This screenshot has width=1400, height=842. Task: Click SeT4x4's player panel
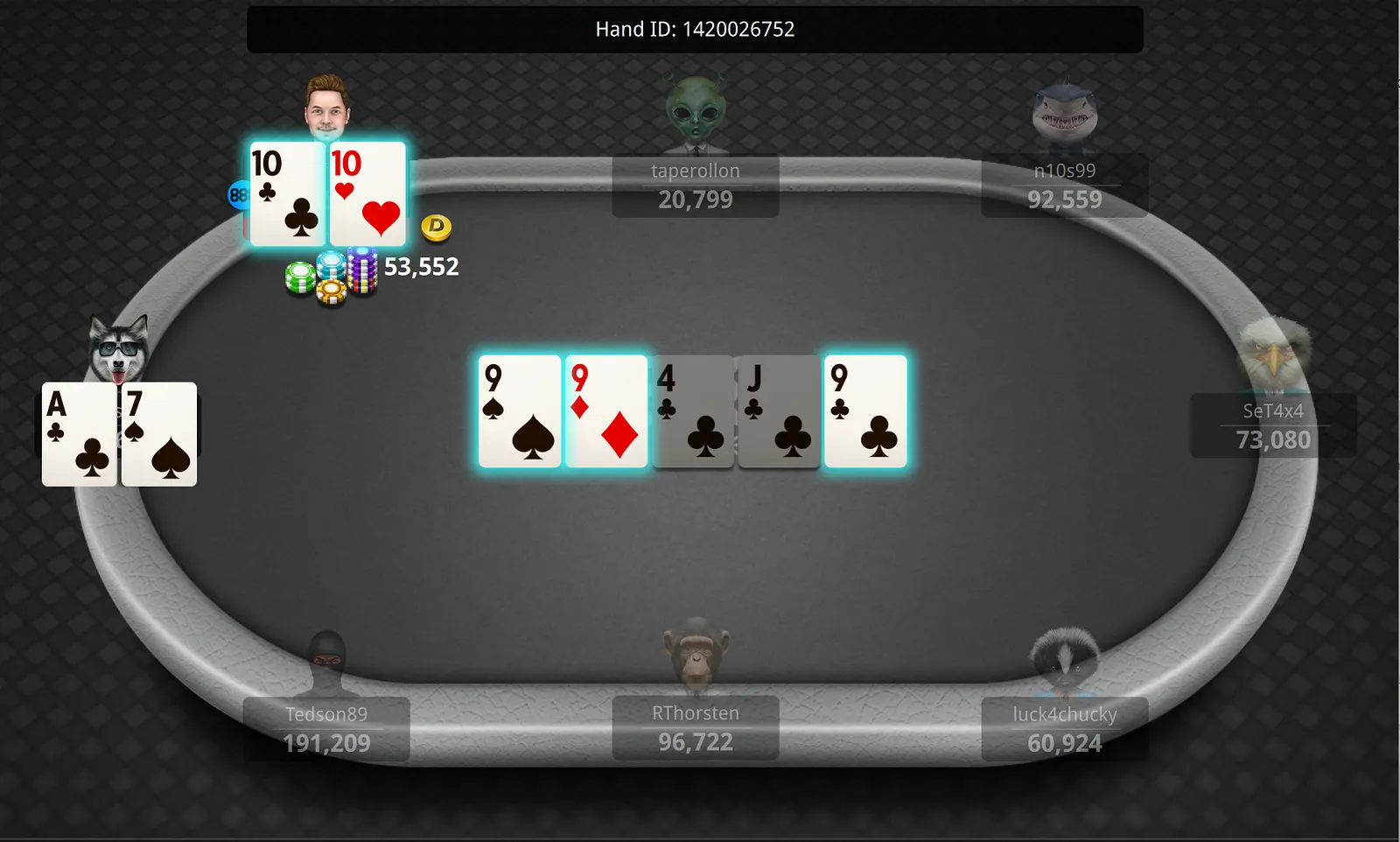pos(1273,426)
